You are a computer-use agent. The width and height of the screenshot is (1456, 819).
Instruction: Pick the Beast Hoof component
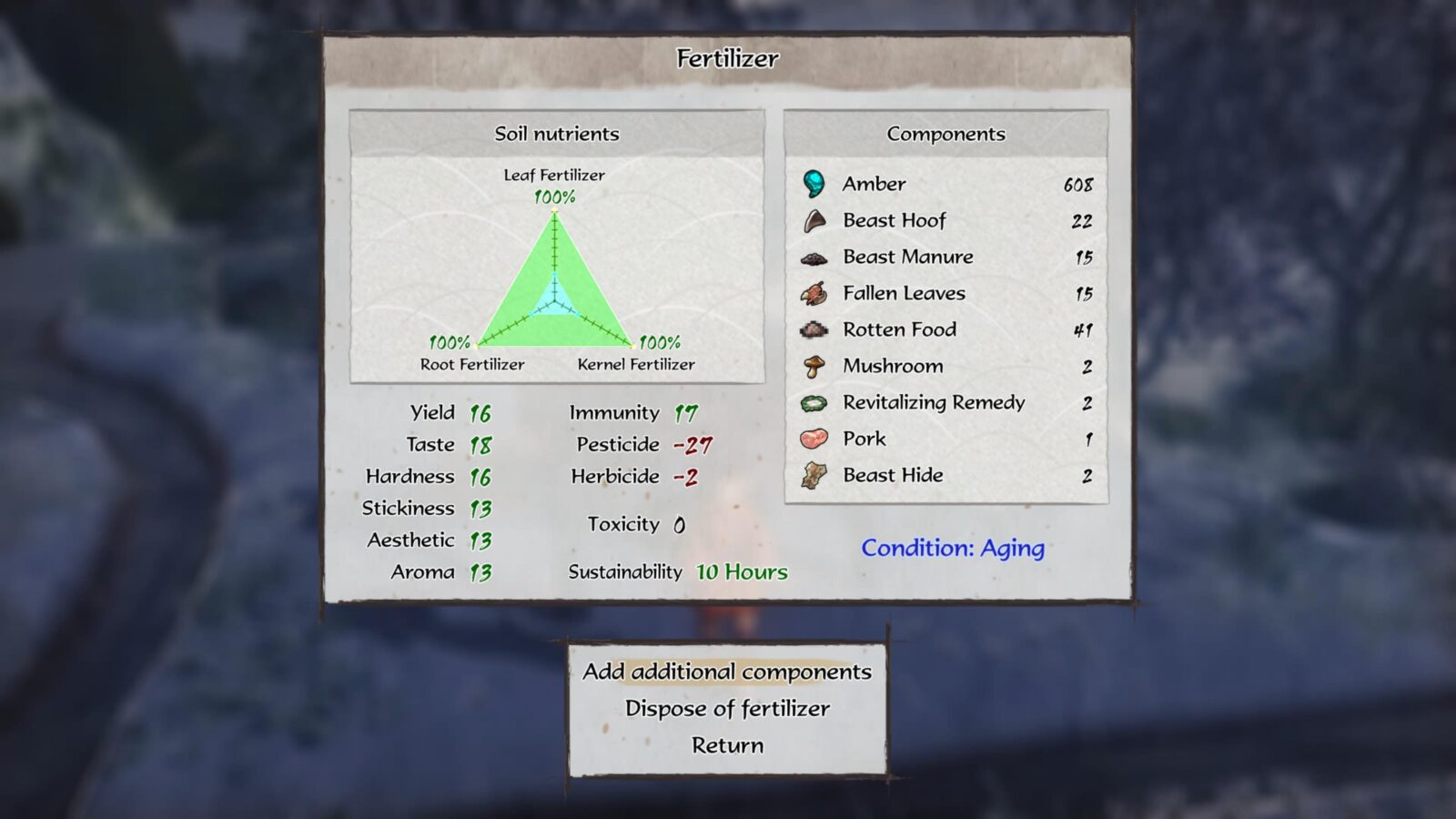click(x=945, y=220)
